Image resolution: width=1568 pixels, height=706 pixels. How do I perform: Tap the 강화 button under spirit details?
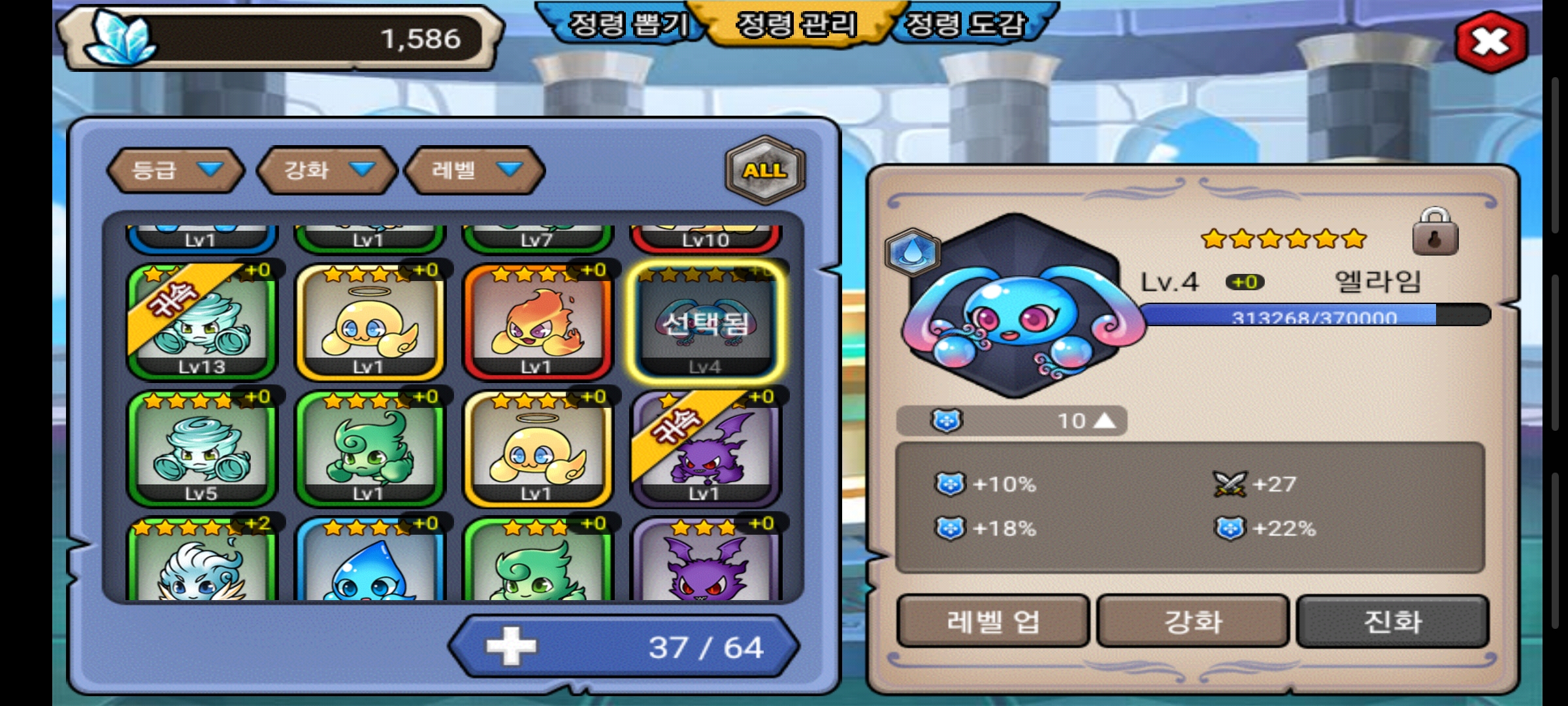tap(1193, 621)
